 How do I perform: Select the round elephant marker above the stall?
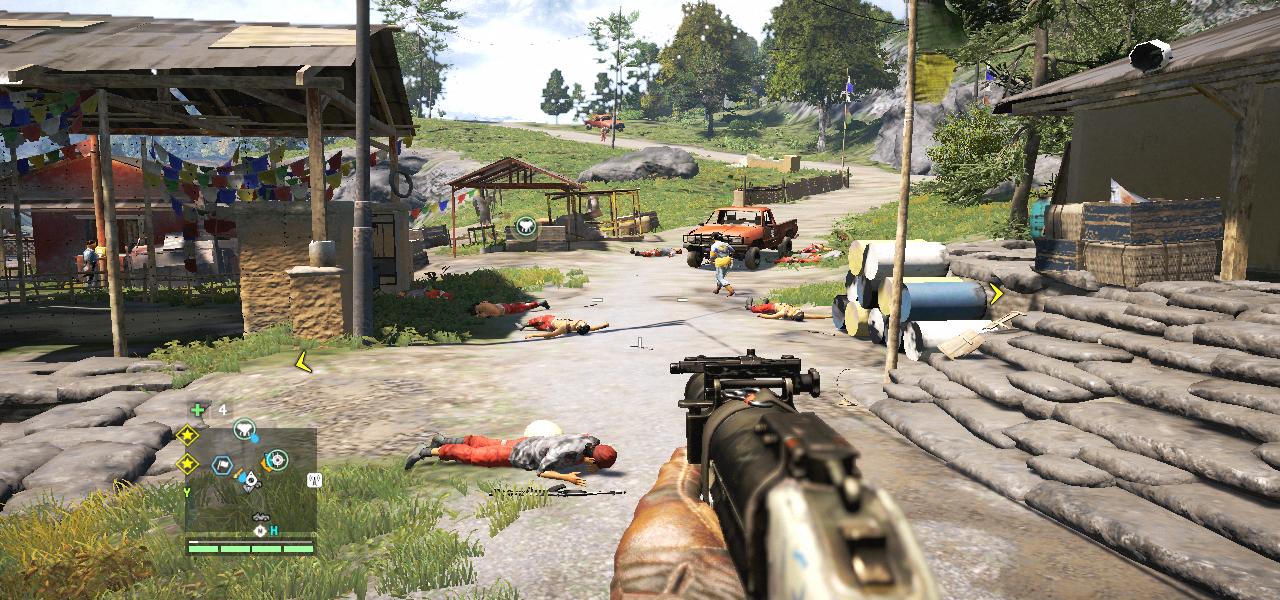pos(525,228)
